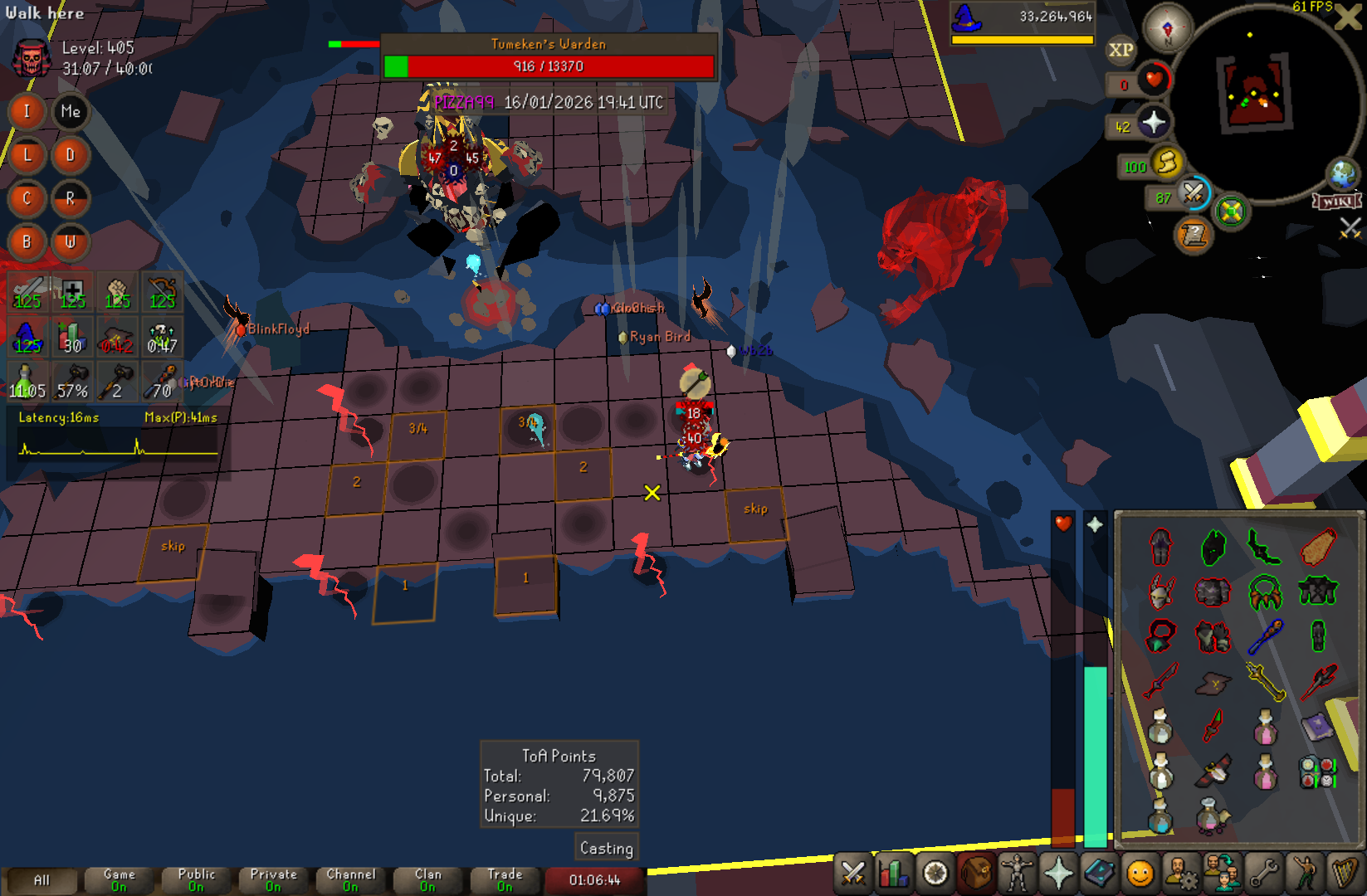Toggle run with the run energy orb

point(1166,163)
